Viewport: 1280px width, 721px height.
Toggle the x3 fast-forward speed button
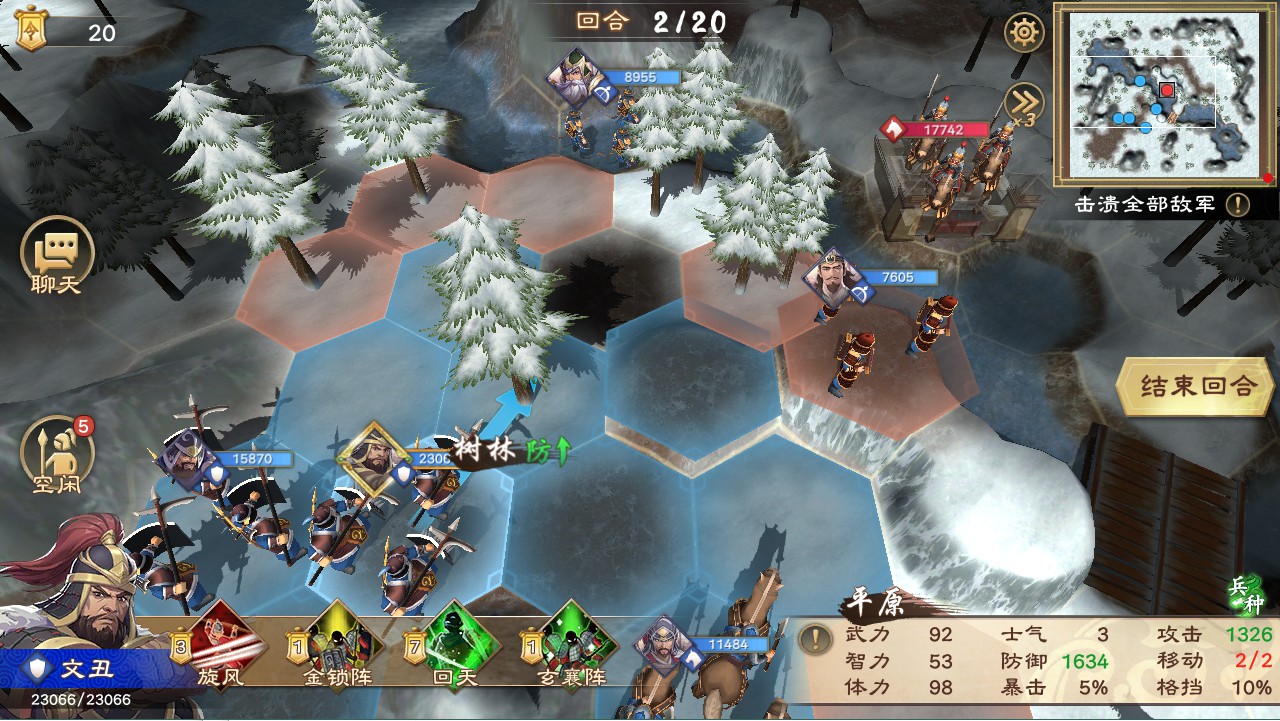(x=1024, y=104)
